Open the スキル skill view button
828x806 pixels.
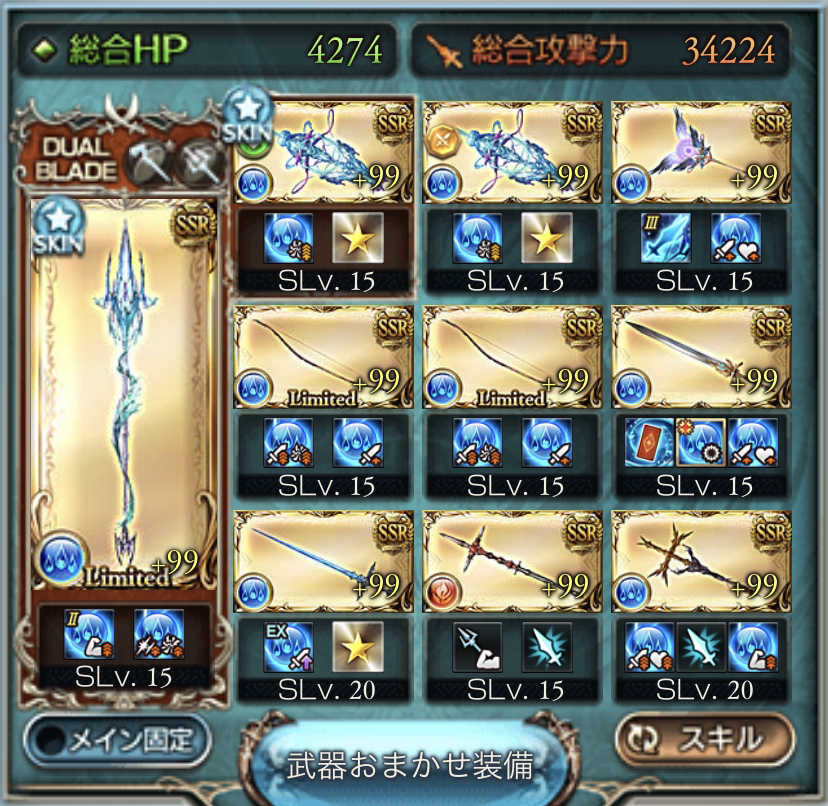(704, 739)
